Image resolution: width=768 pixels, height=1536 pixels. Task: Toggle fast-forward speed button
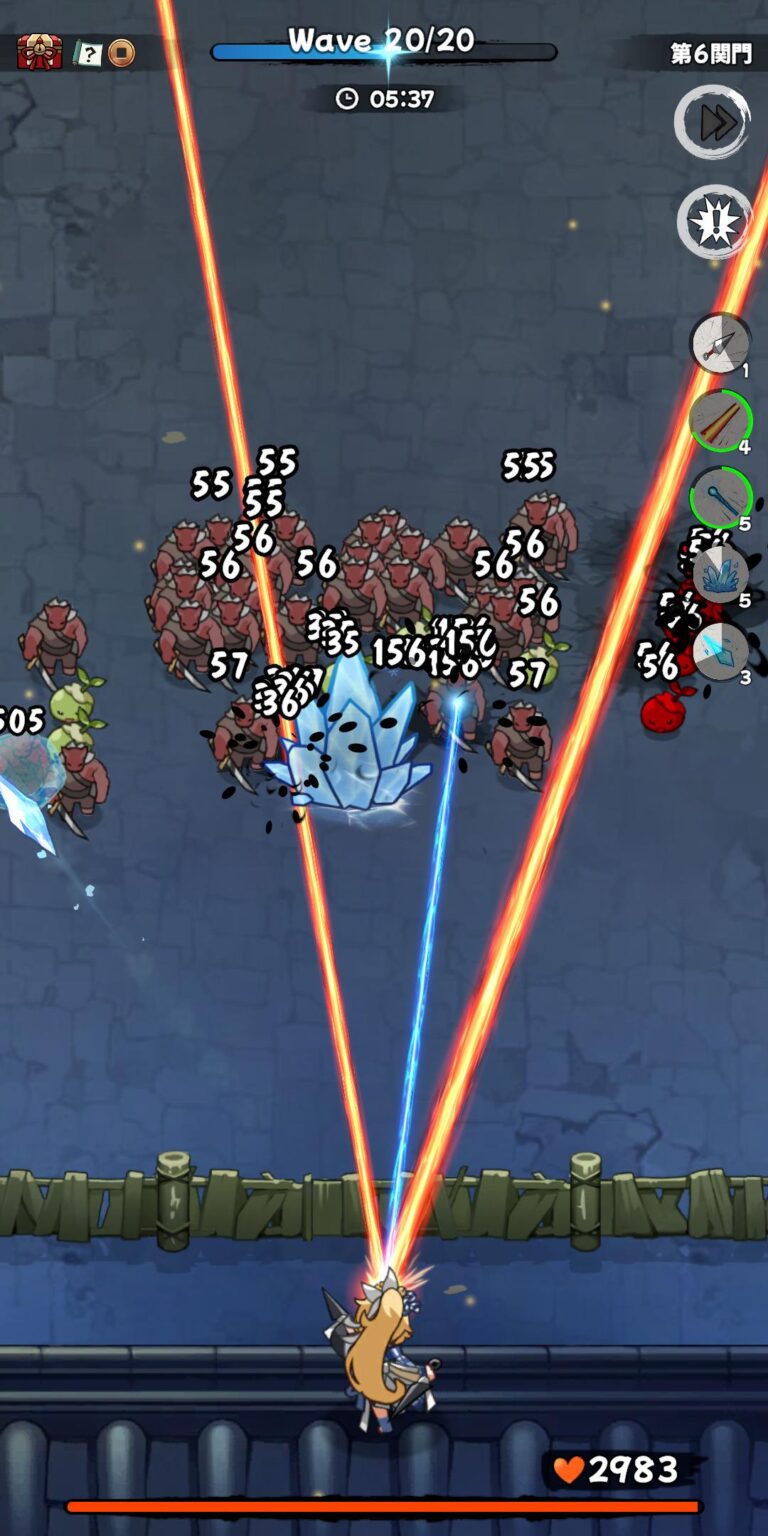(x=712, y=122)
